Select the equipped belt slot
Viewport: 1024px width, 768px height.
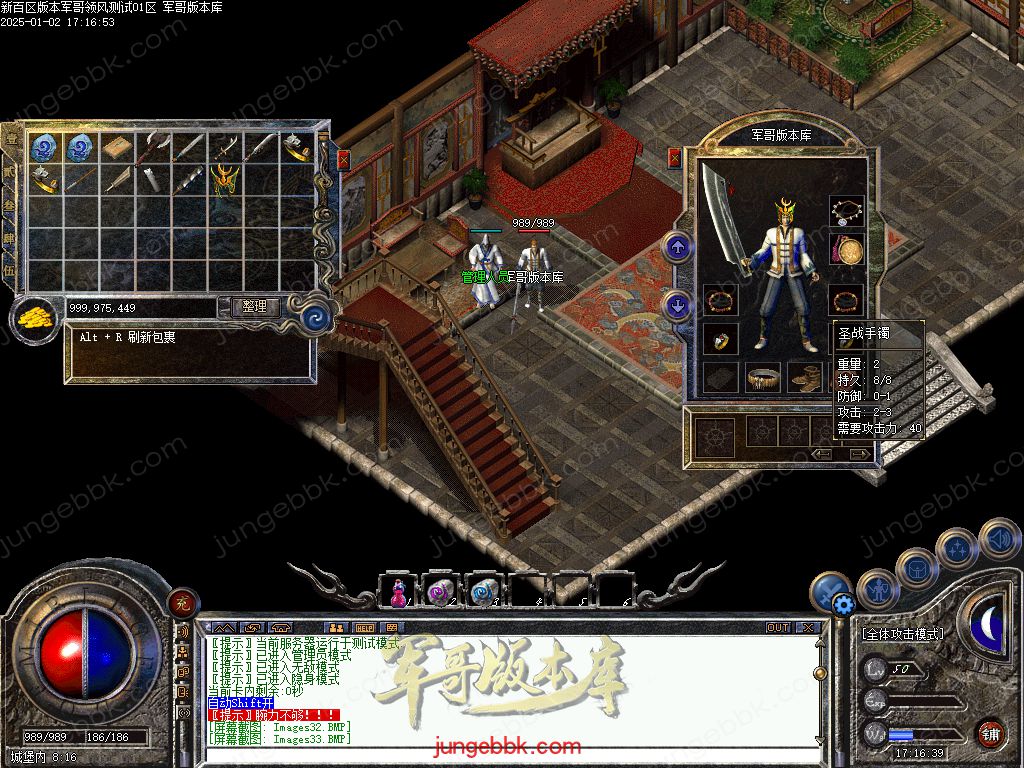click(x=762, y=377)
